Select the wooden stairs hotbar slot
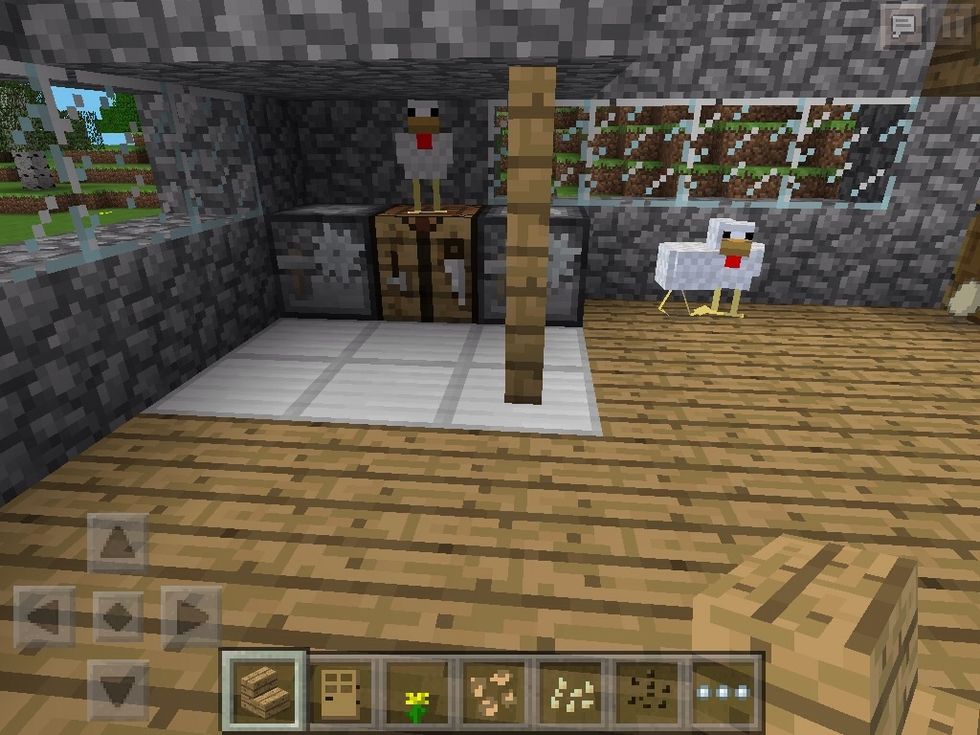Image resolution: width=980 pixels, height=735 pixels. click(265, 689)
